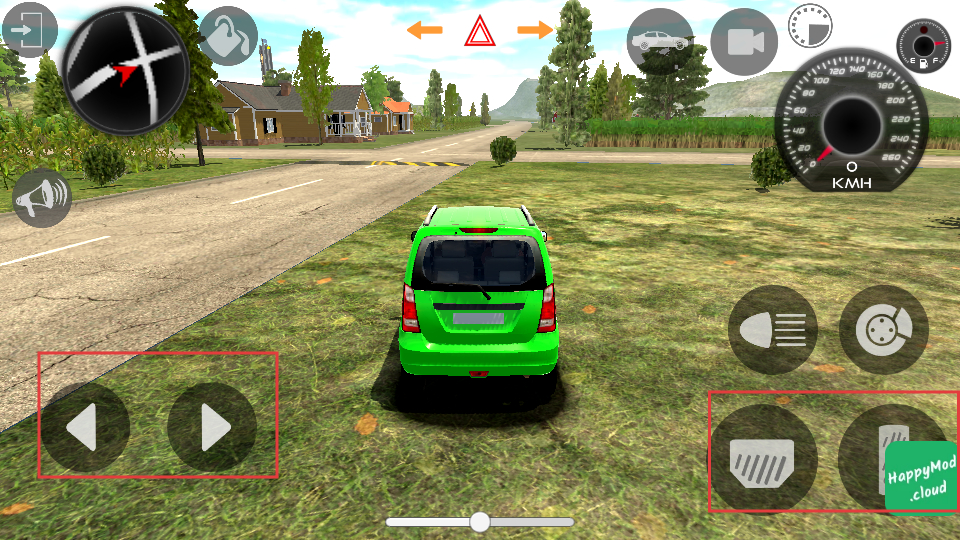Tap the exit door icon
Viewport: 960px width, 540px height.
coord(28,31)
